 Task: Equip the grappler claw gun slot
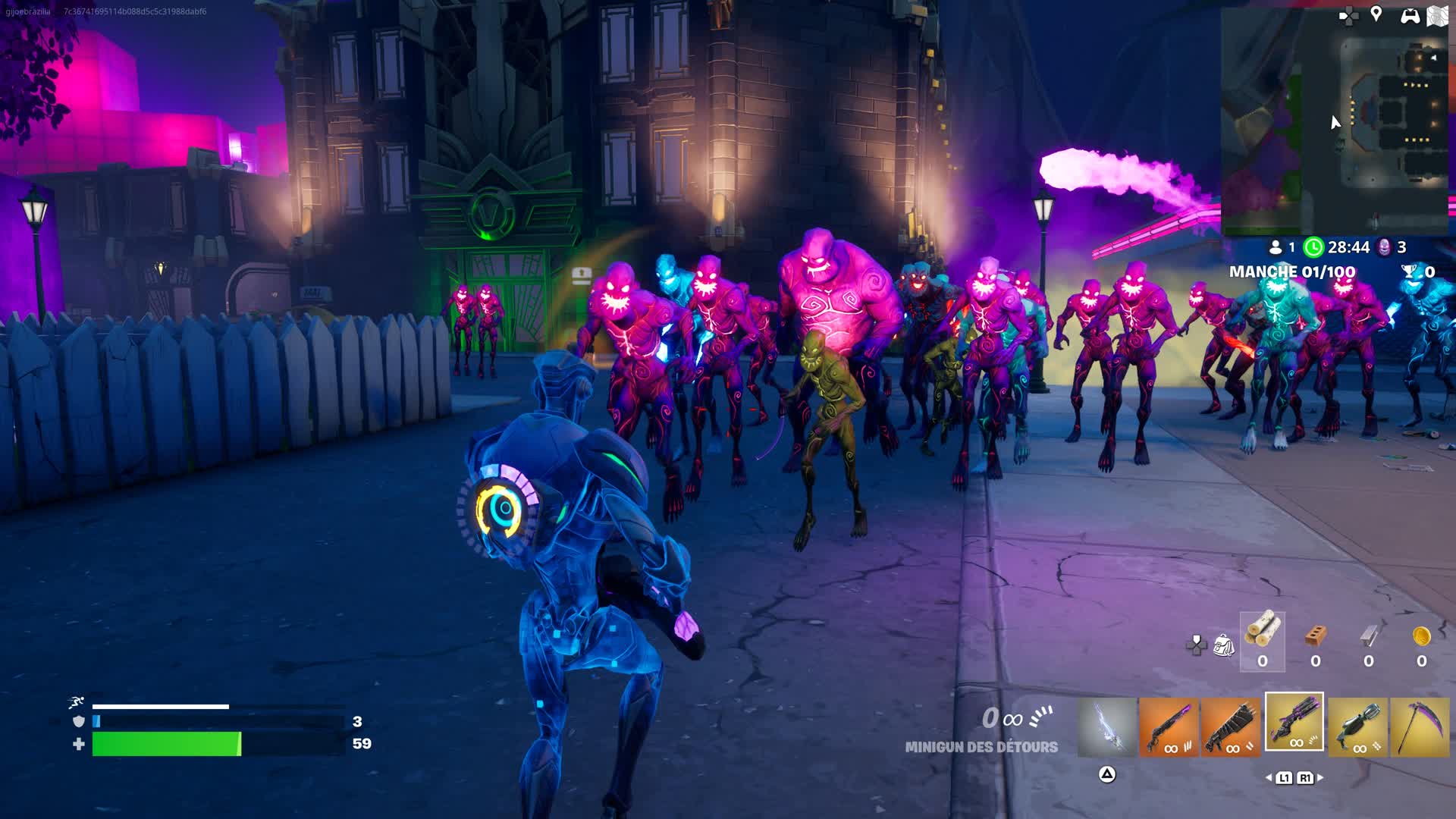(x=1357, y=727)
